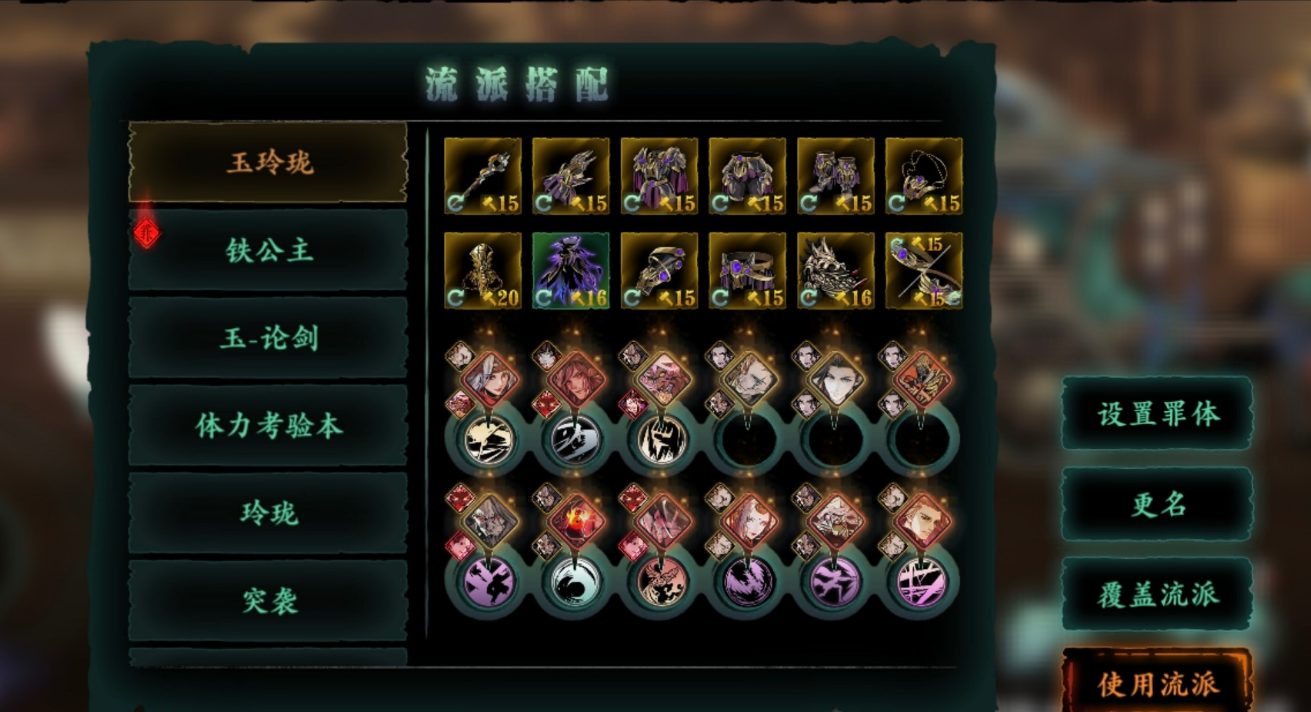Switch to the 突袭 build
The height and width of the screenshot is (712, 1311).
(268, 601)
